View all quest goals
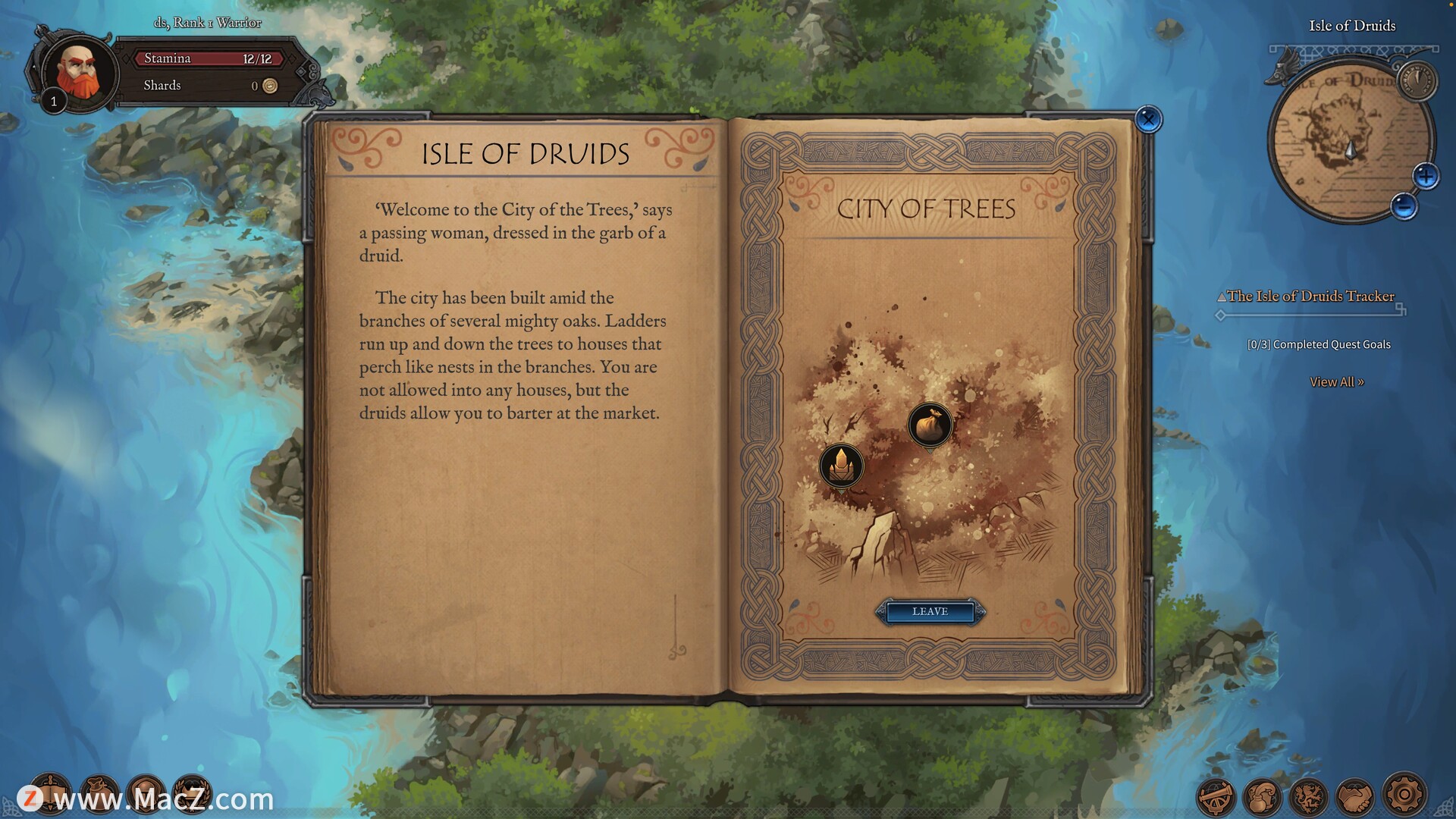This screenshot has height=819, width=1456. 1336,382
